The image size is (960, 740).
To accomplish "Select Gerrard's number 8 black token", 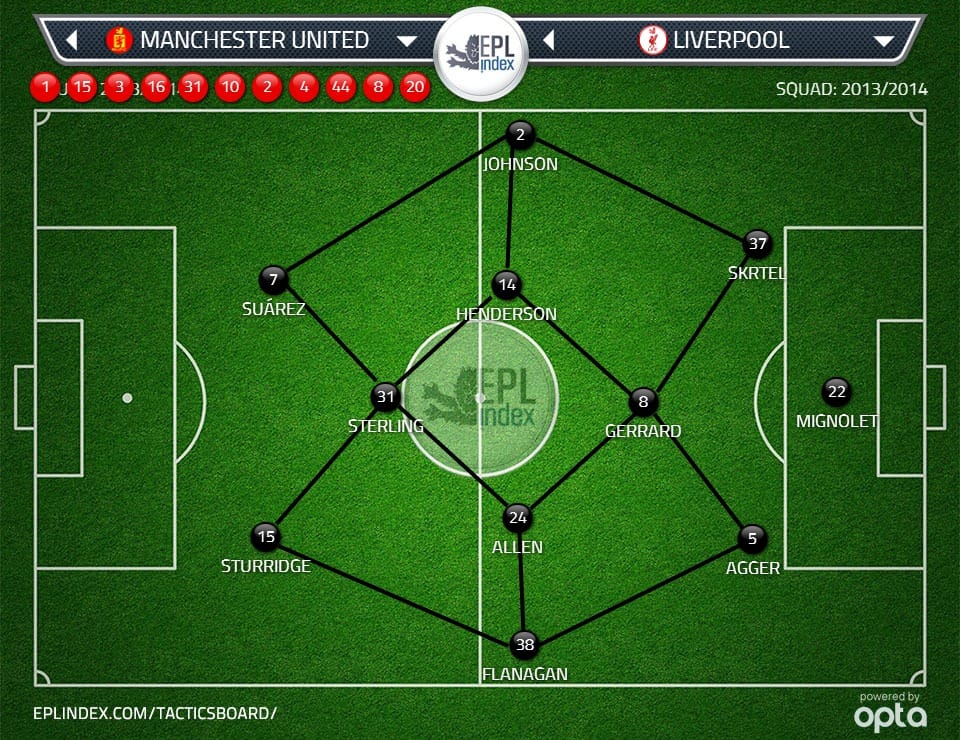I will tap(643, 403).
